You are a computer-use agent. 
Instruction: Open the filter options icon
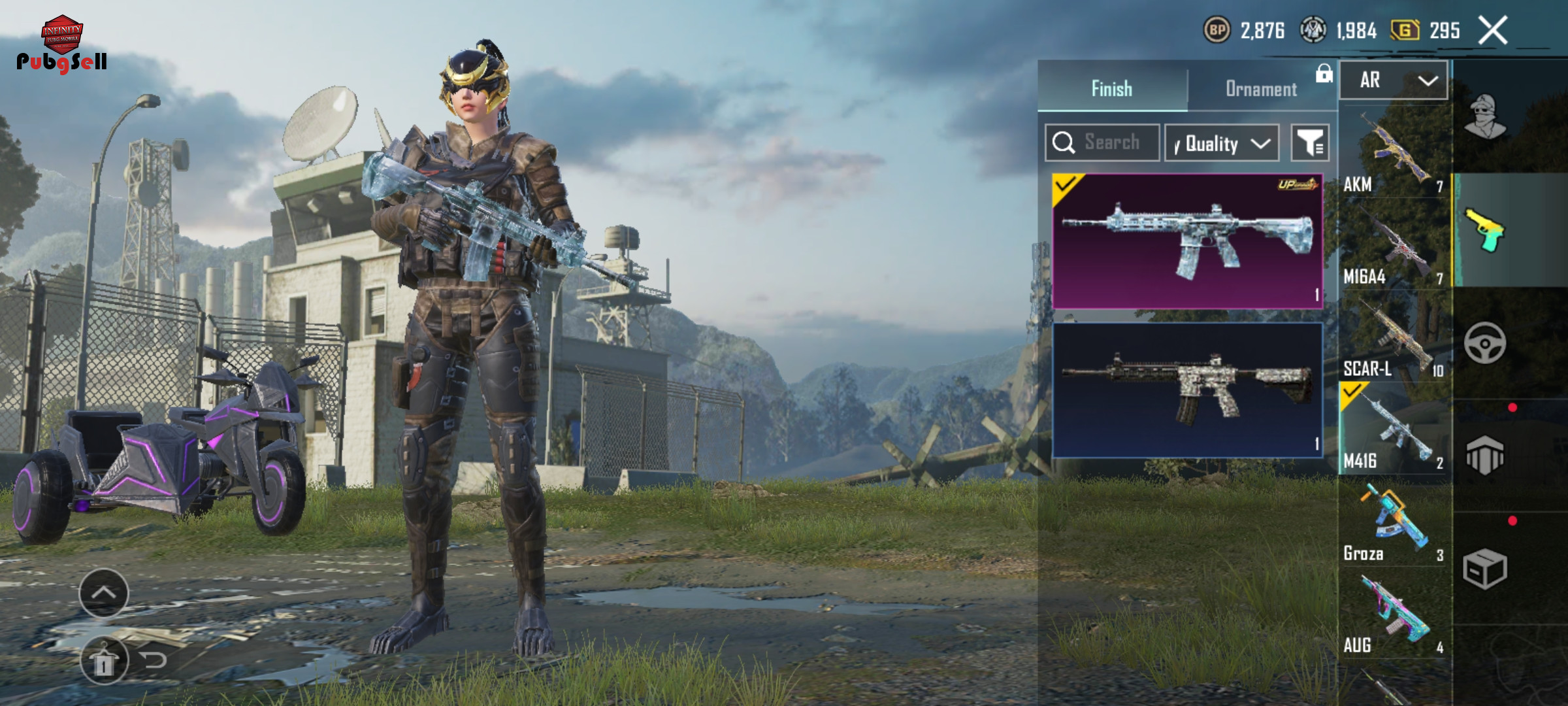(1310, 143)
